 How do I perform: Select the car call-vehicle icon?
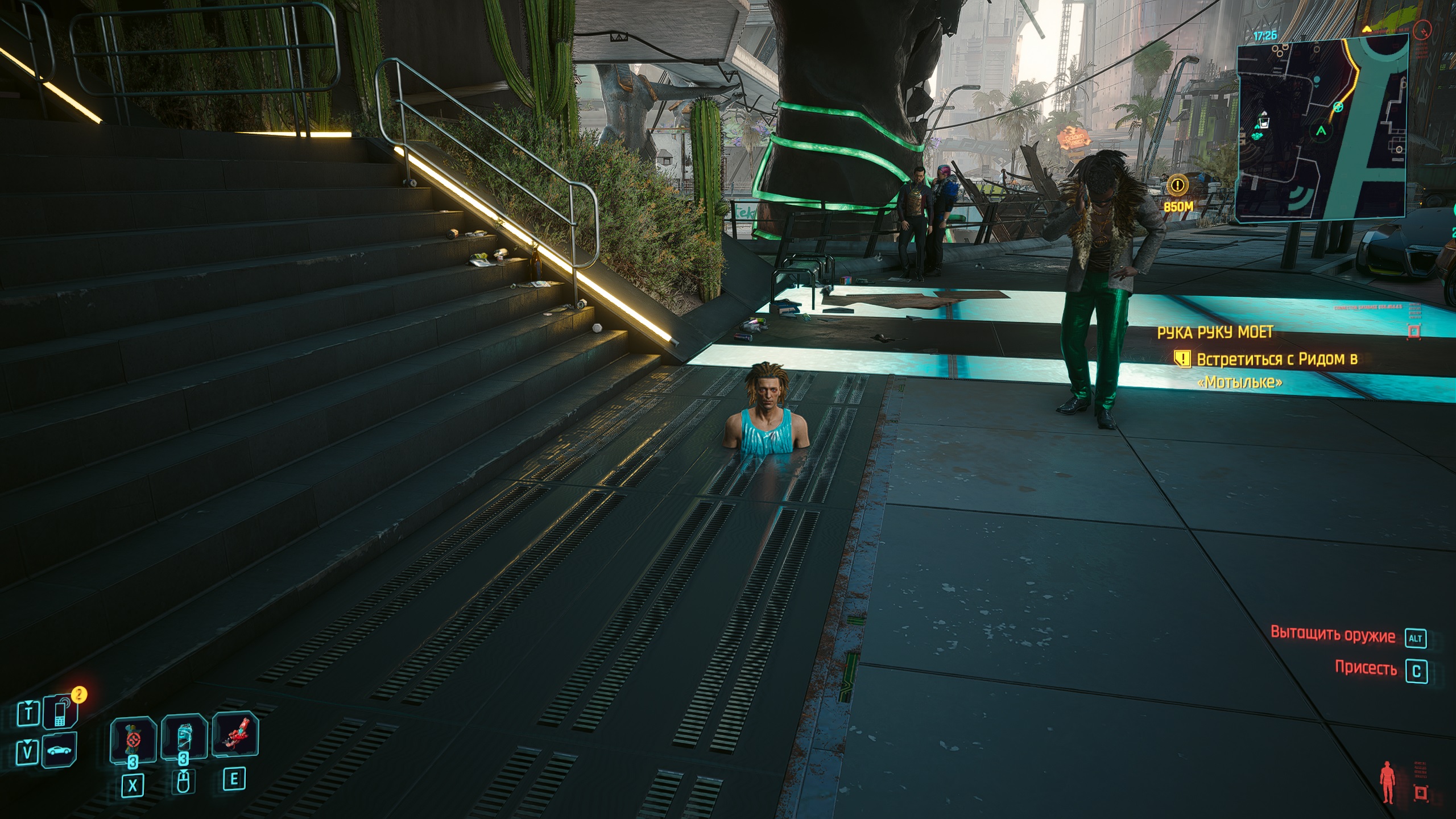[x=59, y=751]
